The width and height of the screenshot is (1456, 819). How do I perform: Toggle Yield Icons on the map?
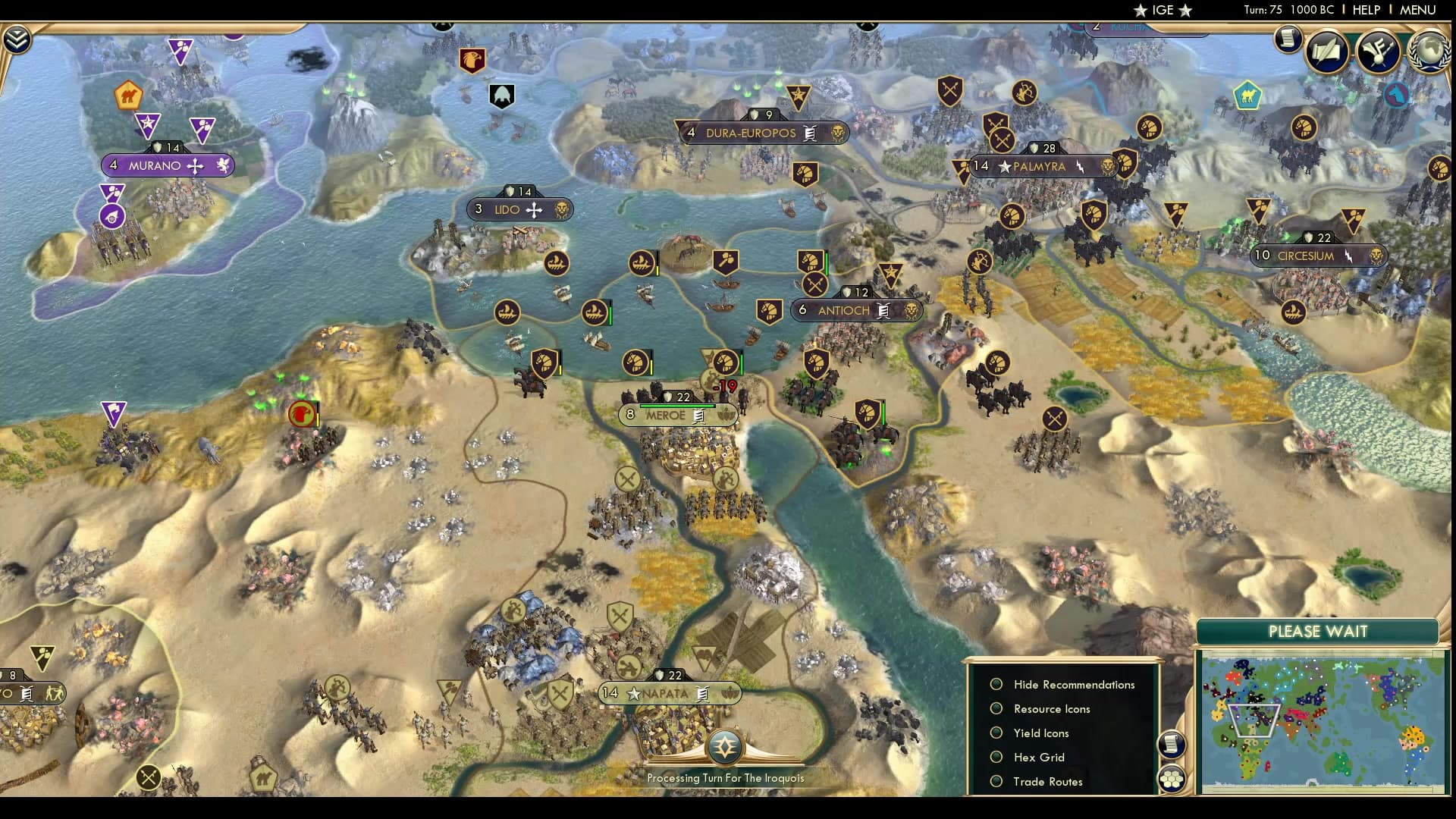click(x=1040, y=733)
